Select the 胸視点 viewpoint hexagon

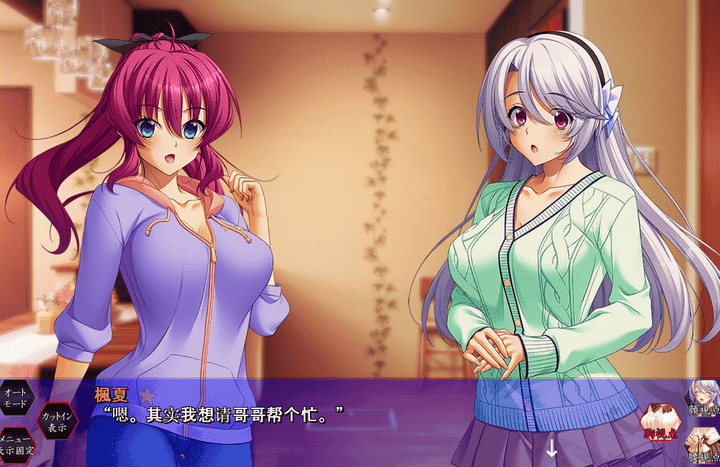pyautogui.click(x=661, y=422)
